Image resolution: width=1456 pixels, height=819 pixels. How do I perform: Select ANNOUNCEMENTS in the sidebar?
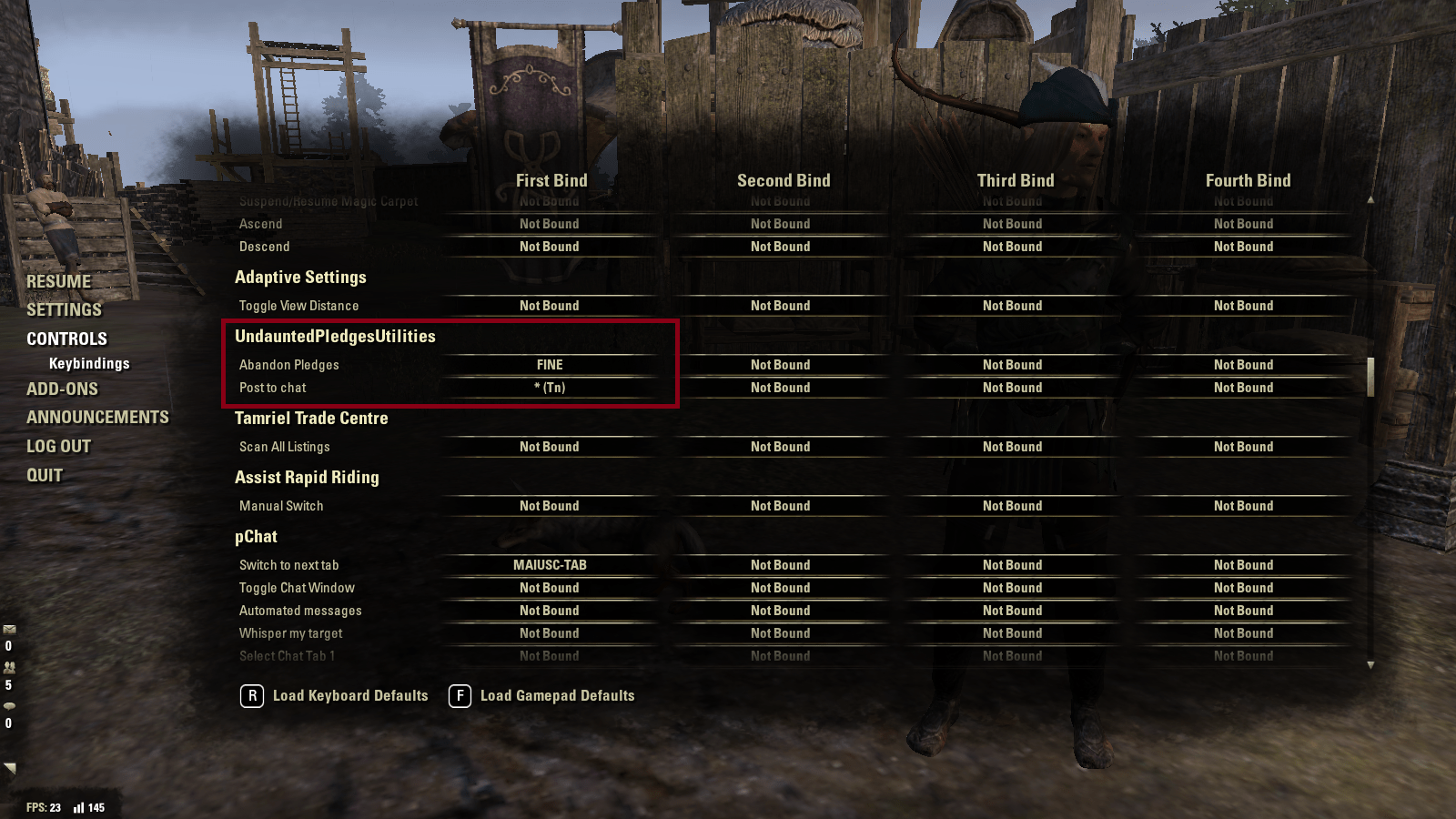pos(99,417)
